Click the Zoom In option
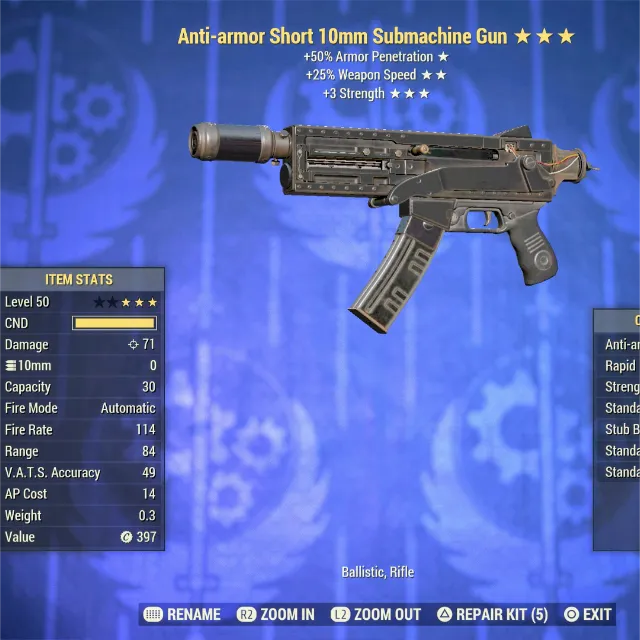This screenshot has width=640, height=640. click(x=276, y=614)
